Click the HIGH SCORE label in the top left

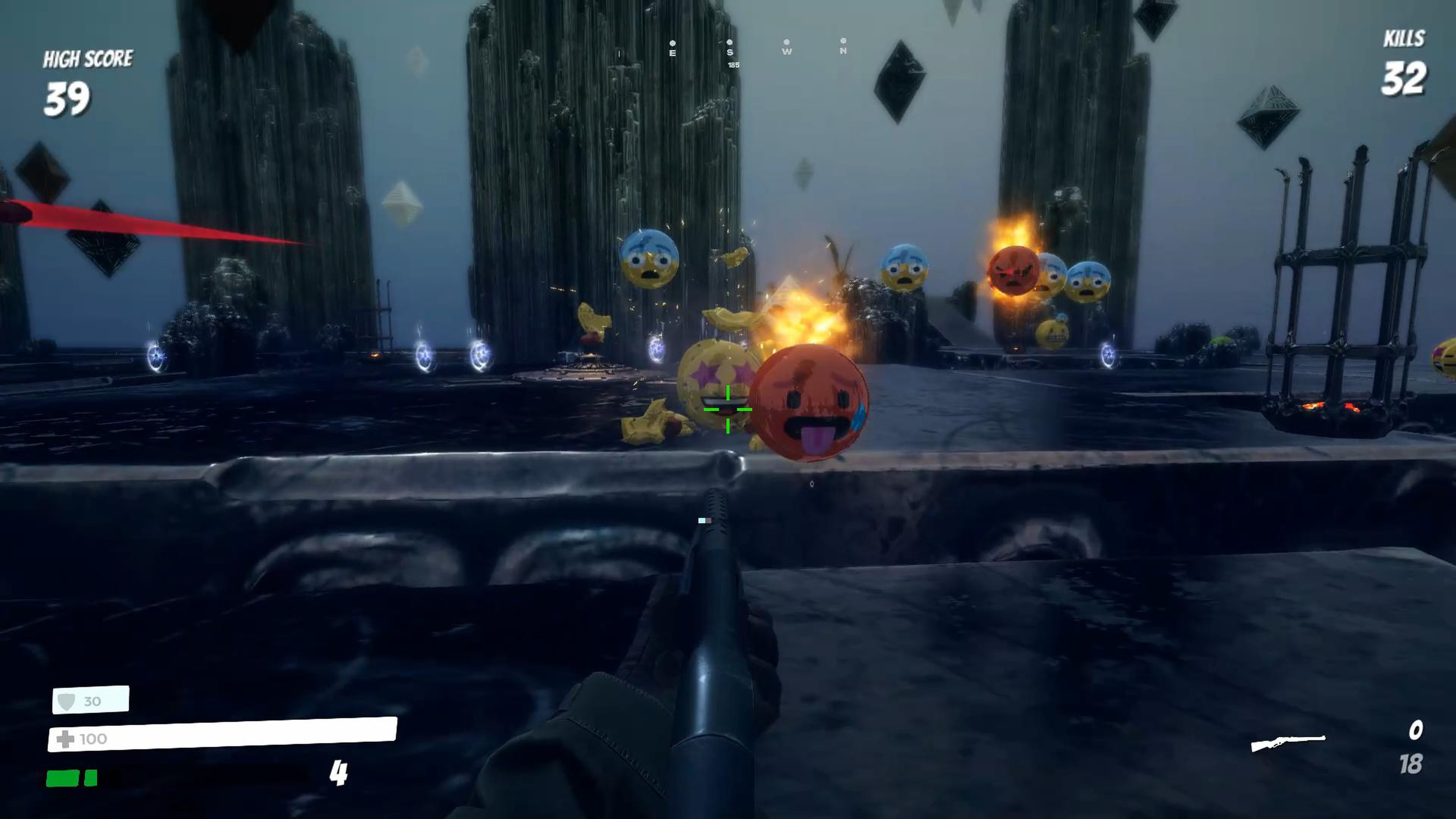coord(88,58)
